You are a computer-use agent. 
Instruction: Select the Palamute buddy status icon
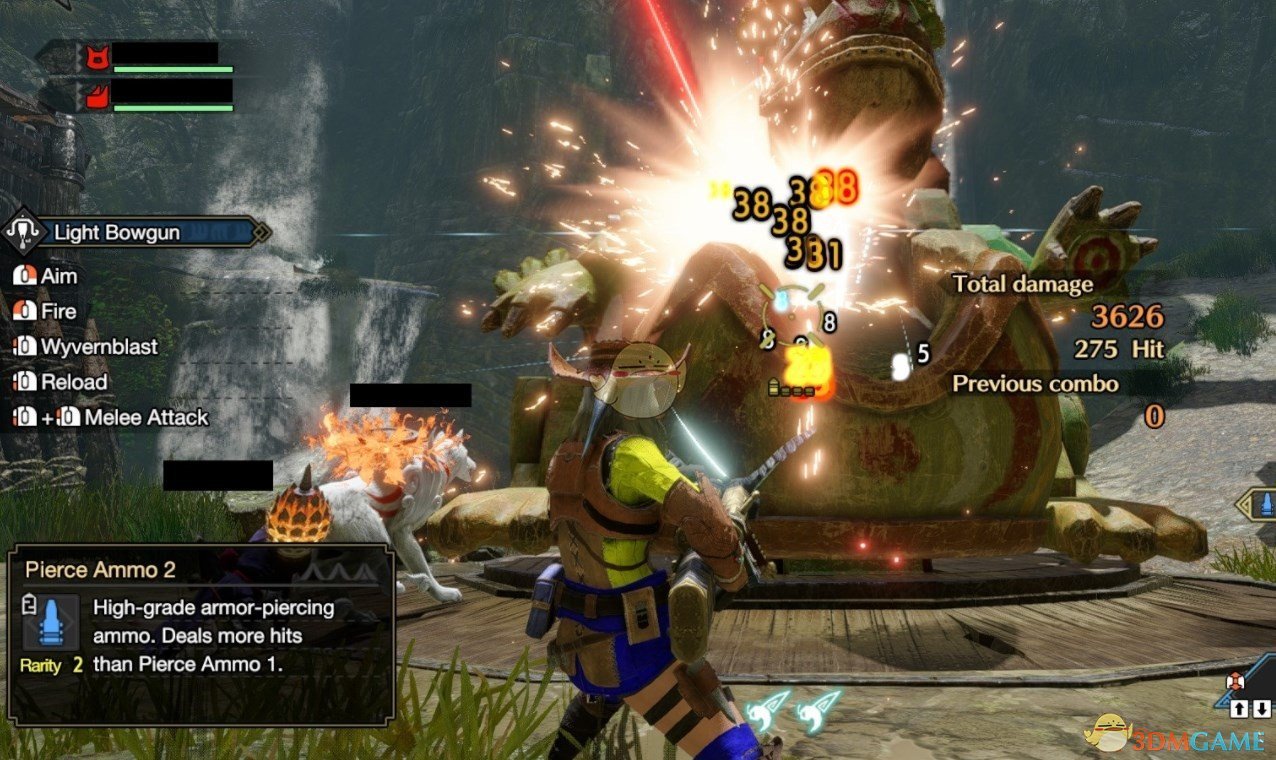point(96,97)
